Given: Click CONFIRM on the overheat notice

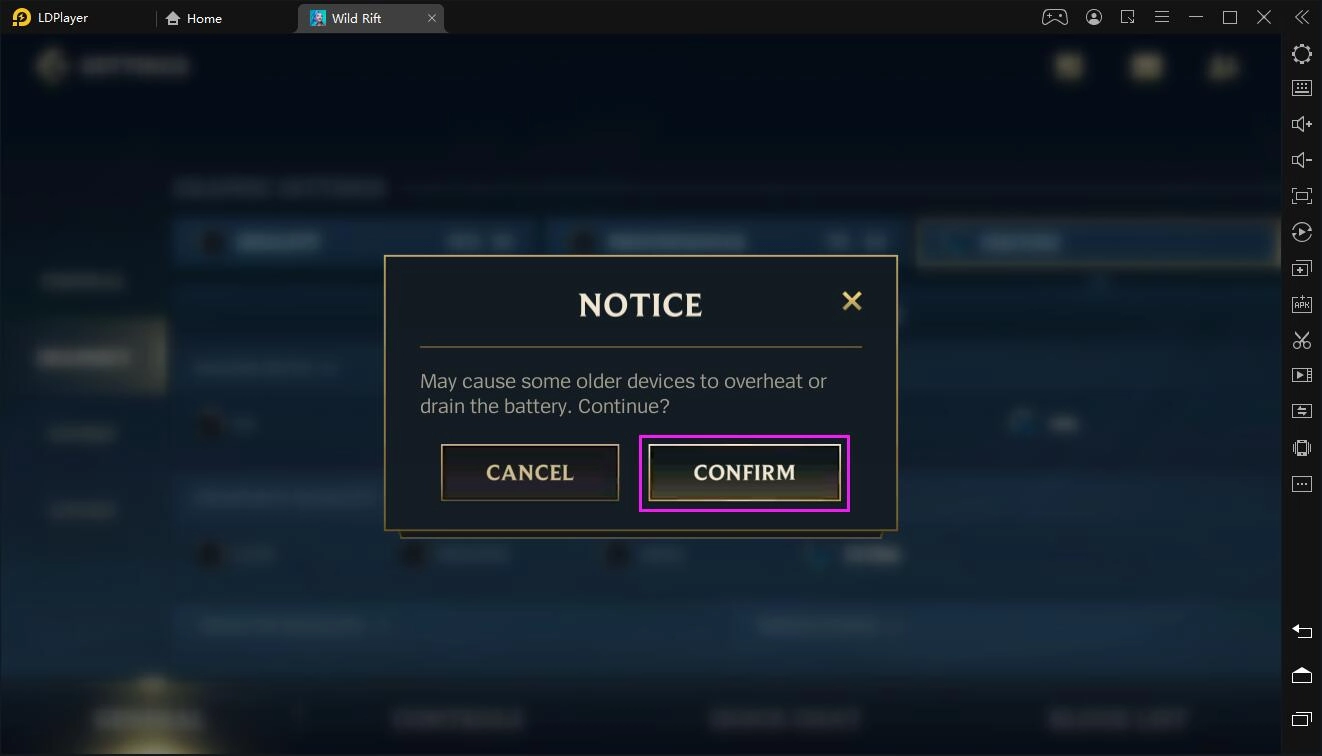Looking at the screenshot, I should tap(744, 472).
